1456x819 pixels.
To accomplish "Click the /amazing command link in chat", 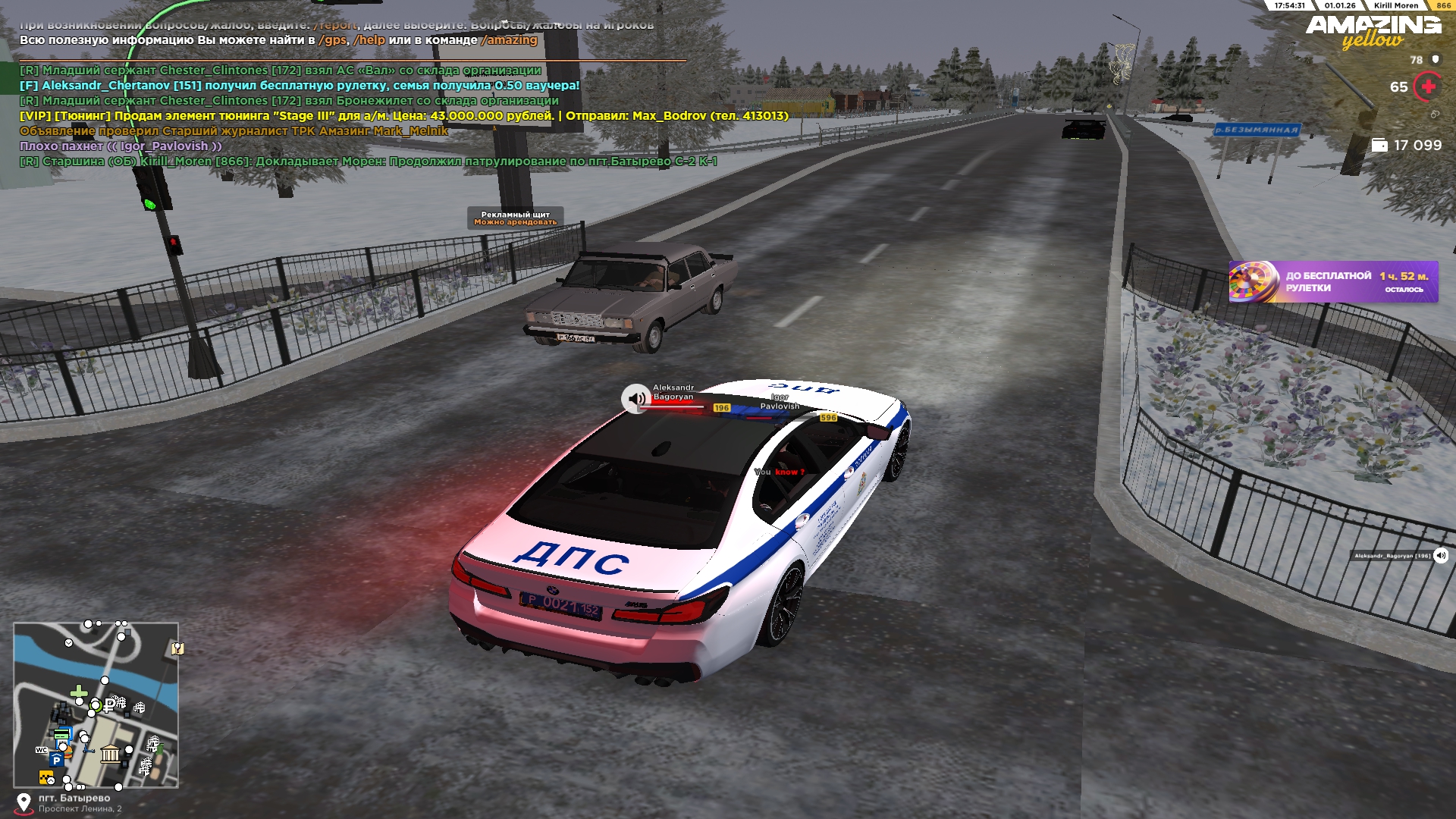I will 509,40.
